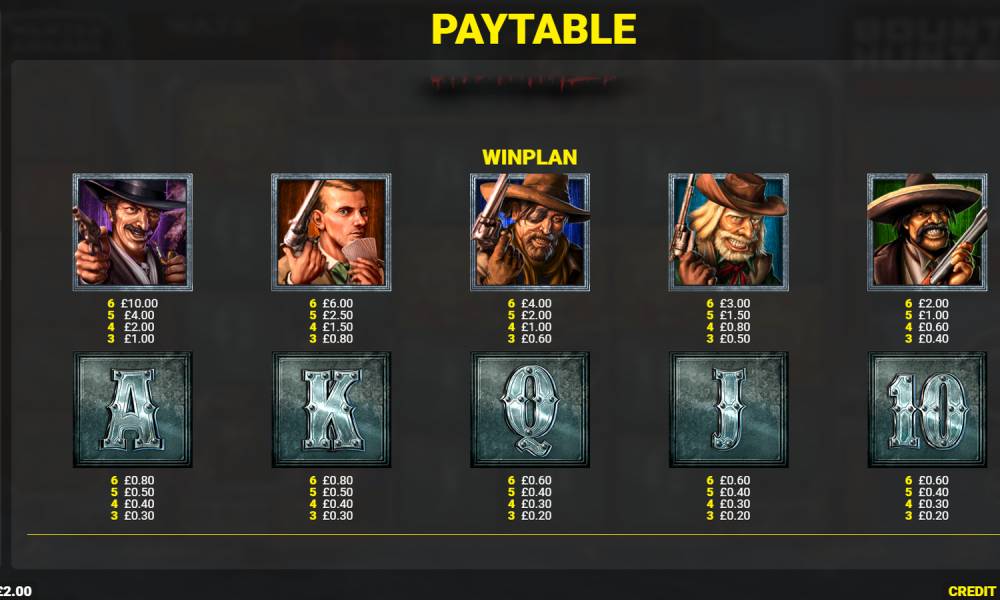
Task: Select the Ace symbol tile
Action: pos(132,409)
